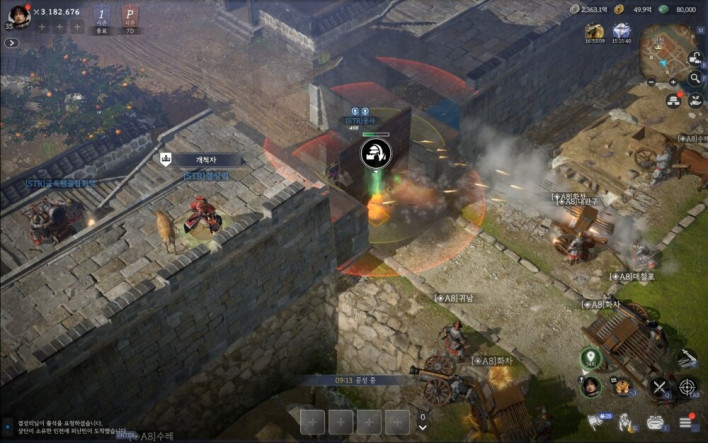This screenshot has height=443, width=708.
Task: Select the hero portrait in green ring
Action: click(x=590, y=385)
